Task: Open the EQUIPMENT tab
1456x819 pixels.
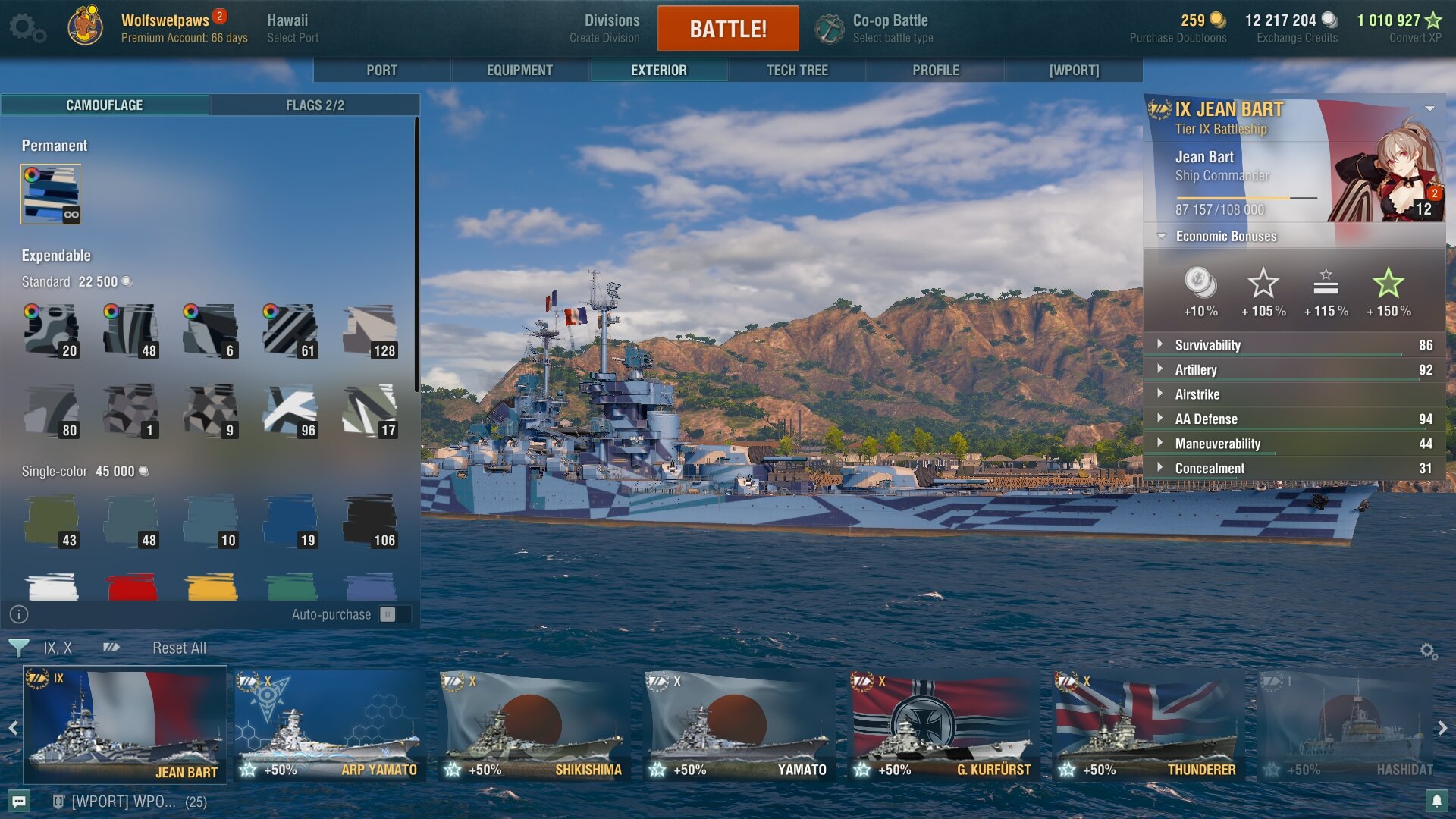Action: coord(519,70)
